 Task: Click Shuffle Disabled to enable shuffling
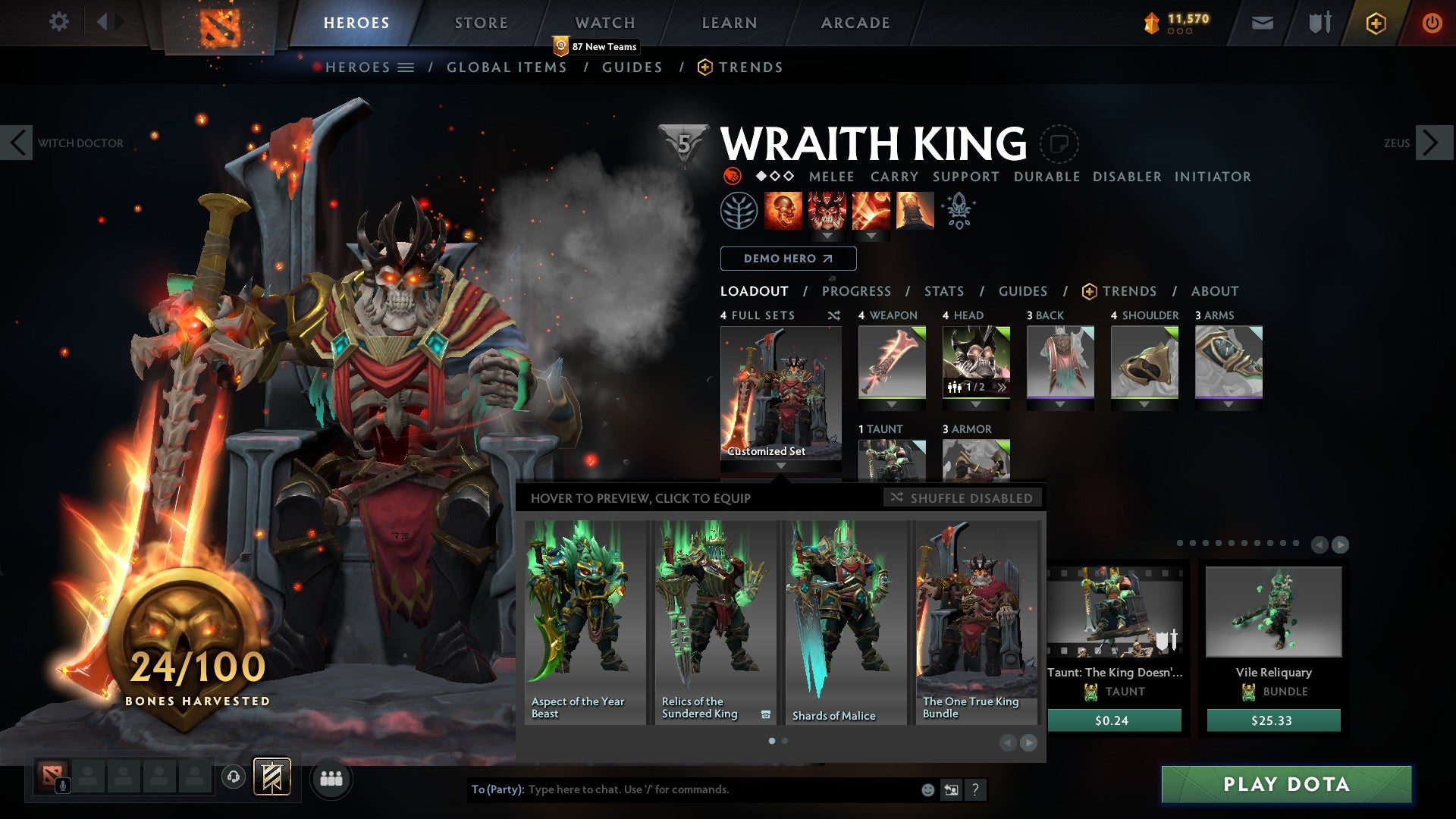[x=962, y=498]
